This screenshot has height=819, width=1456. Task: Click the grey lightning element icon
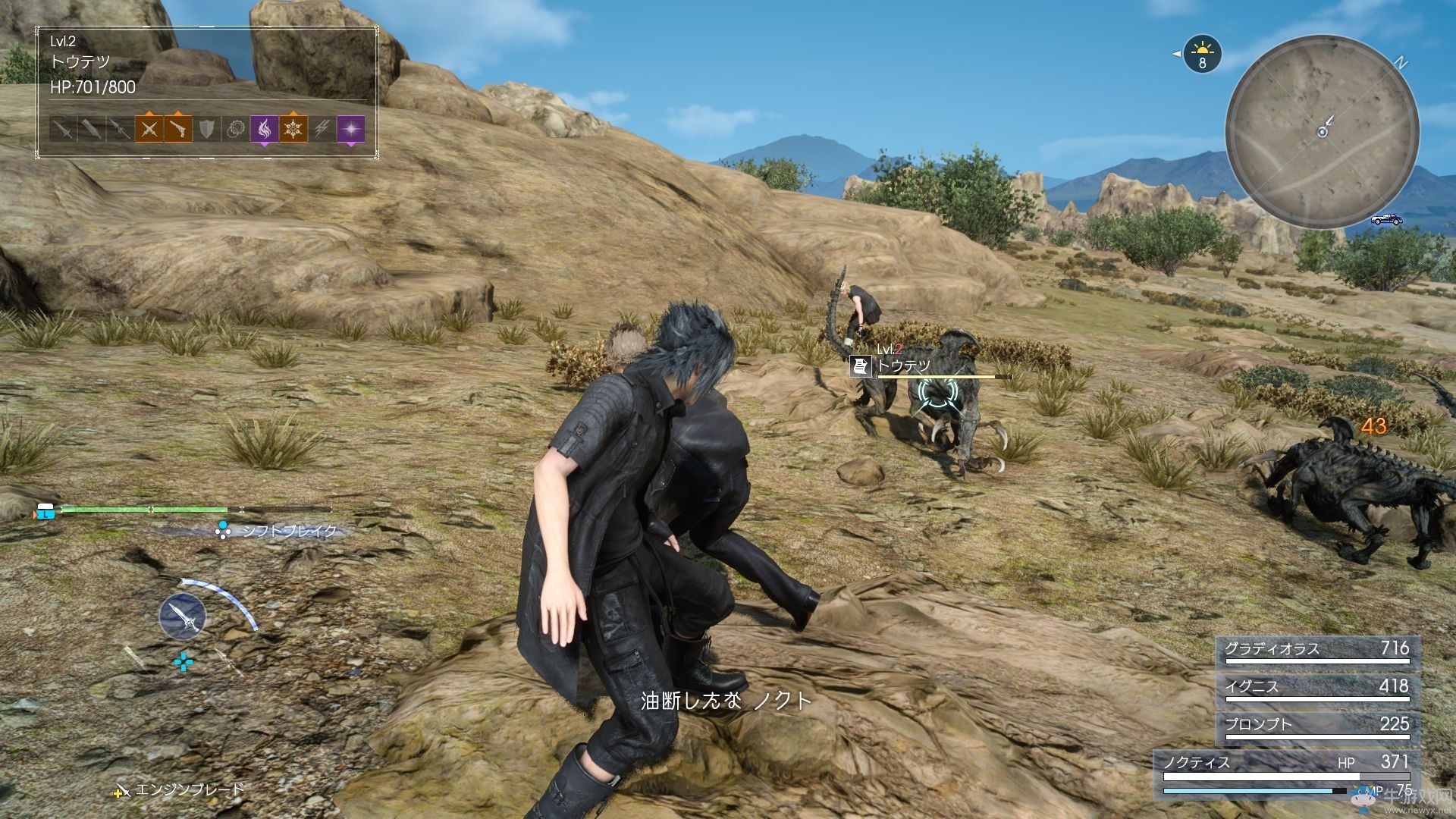[322, 129]
